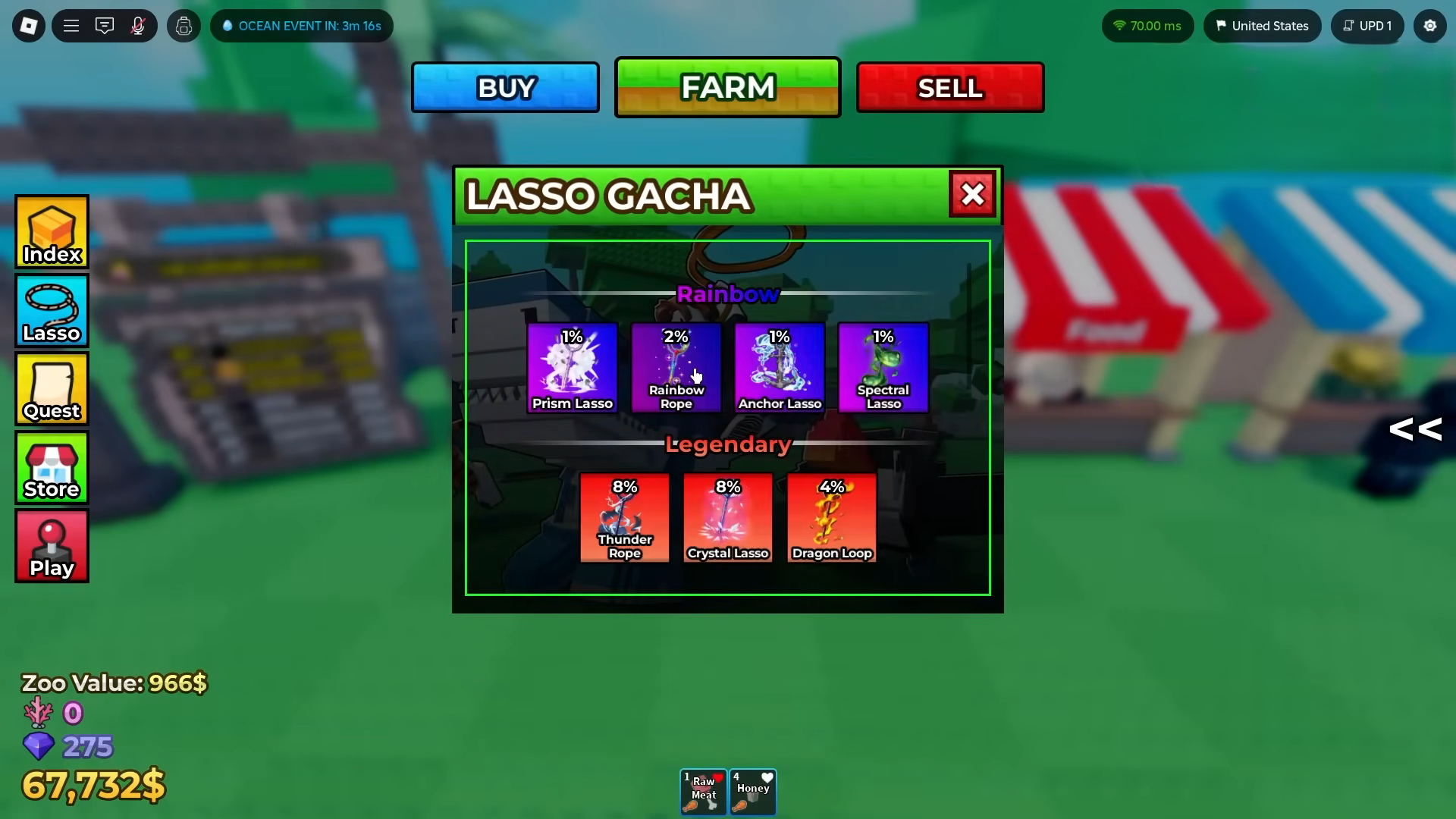
Task: Open the Roblox menu with three lines
Action: click(x=71, y=25)
